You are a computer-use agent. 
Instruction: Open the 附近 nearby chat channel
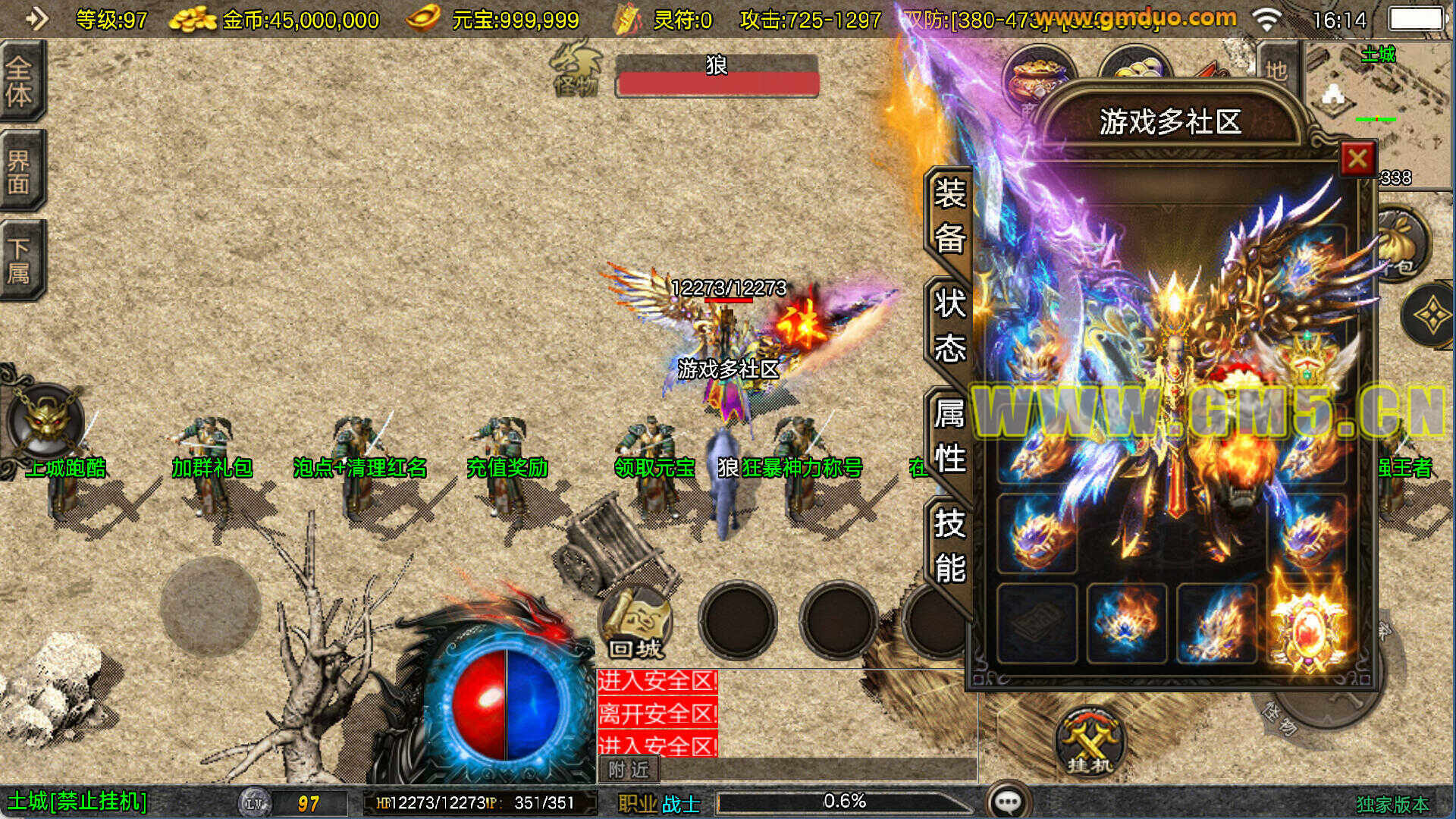tap(629, 770)
